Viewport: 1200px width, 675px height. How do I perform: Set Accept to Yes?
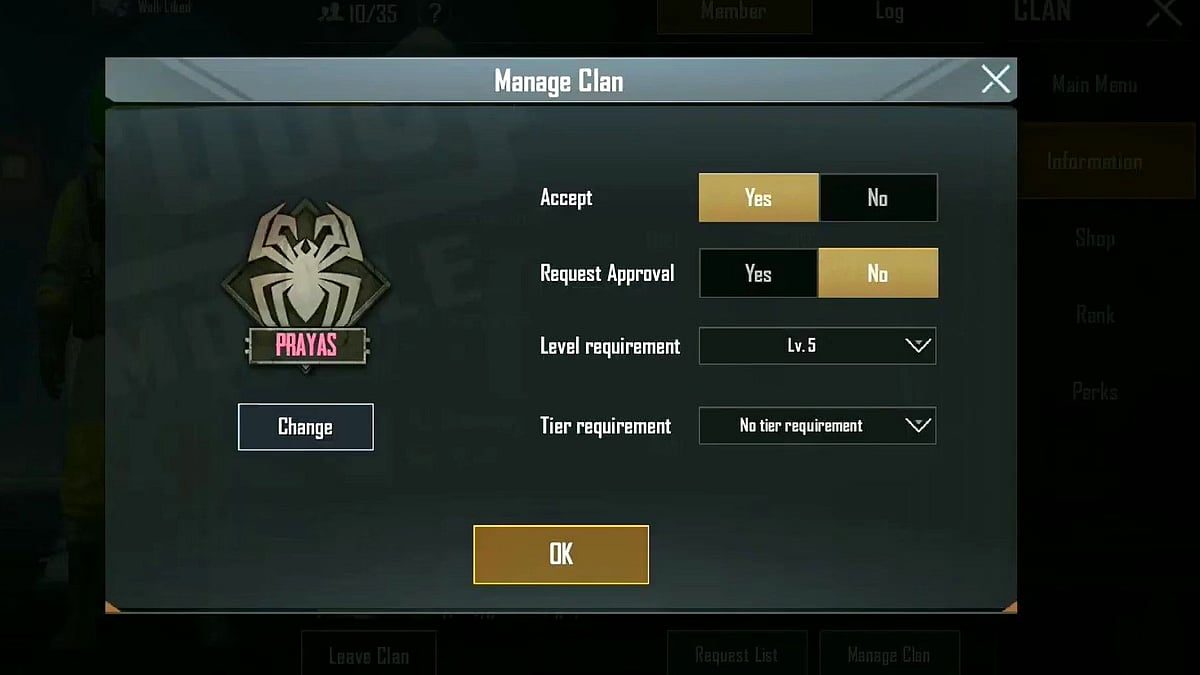(758, 198)
